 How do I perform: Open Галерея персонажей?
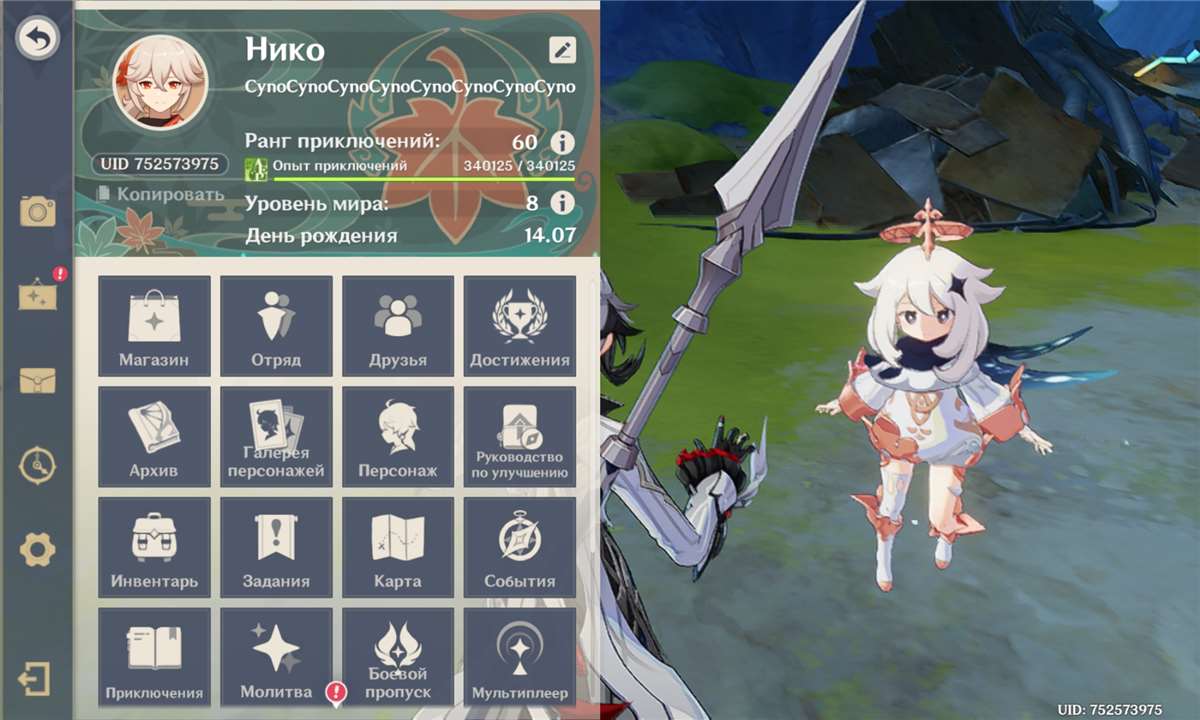[x=276, y=437]
